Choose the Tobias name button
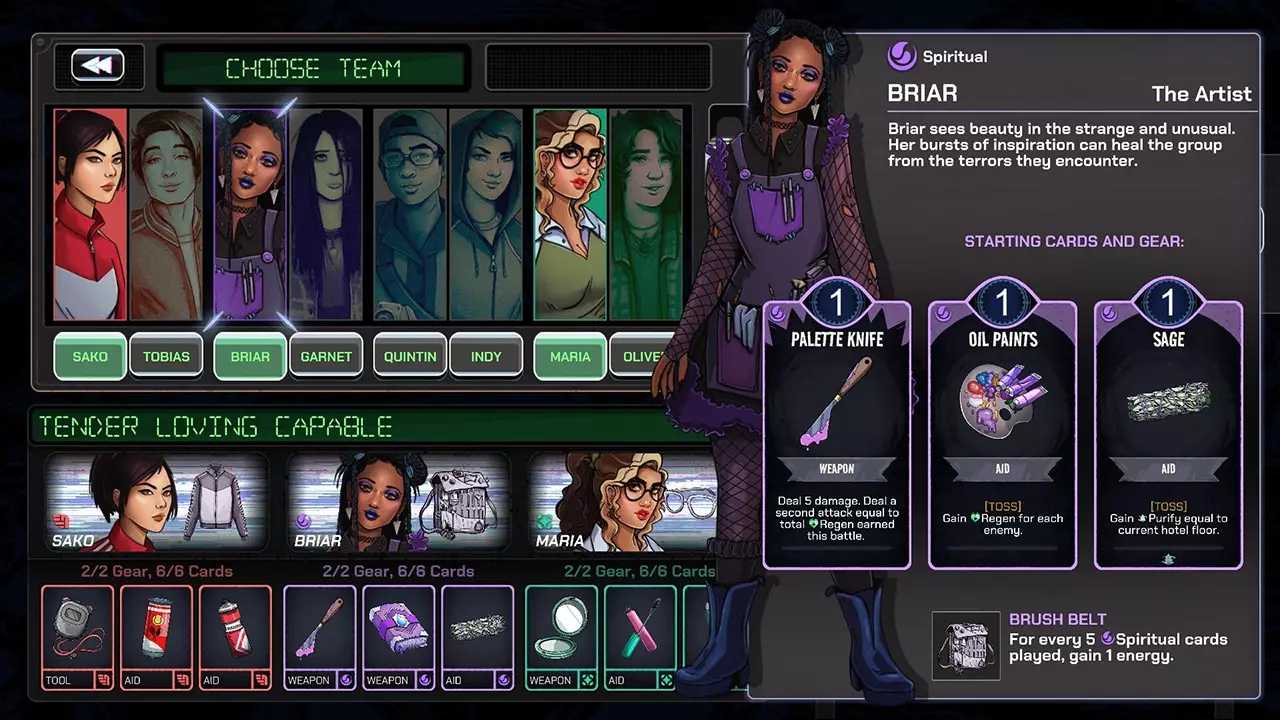1280x720 pixels. 166,356
